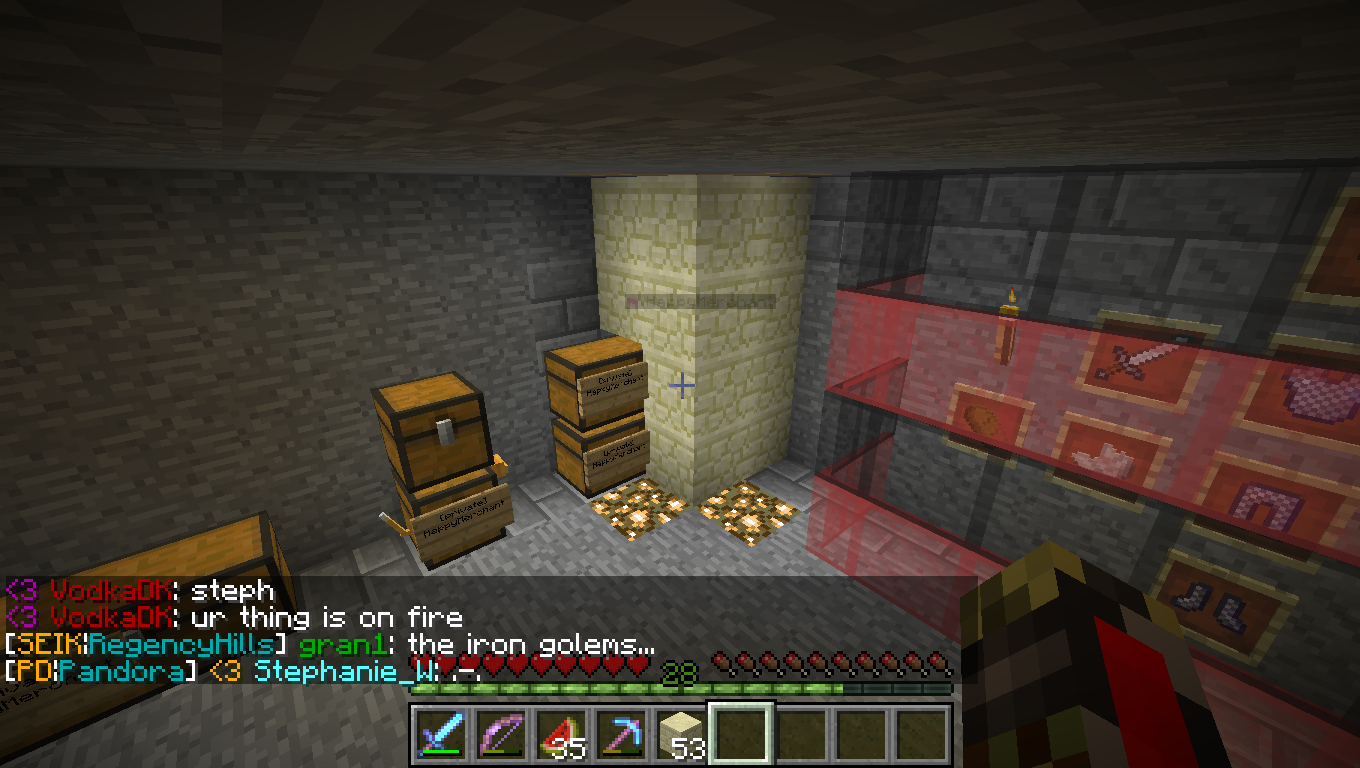This screenshot has width=1360, height=768.
Task: Select the sandstone block stack of 53
Action: point(679,736)
